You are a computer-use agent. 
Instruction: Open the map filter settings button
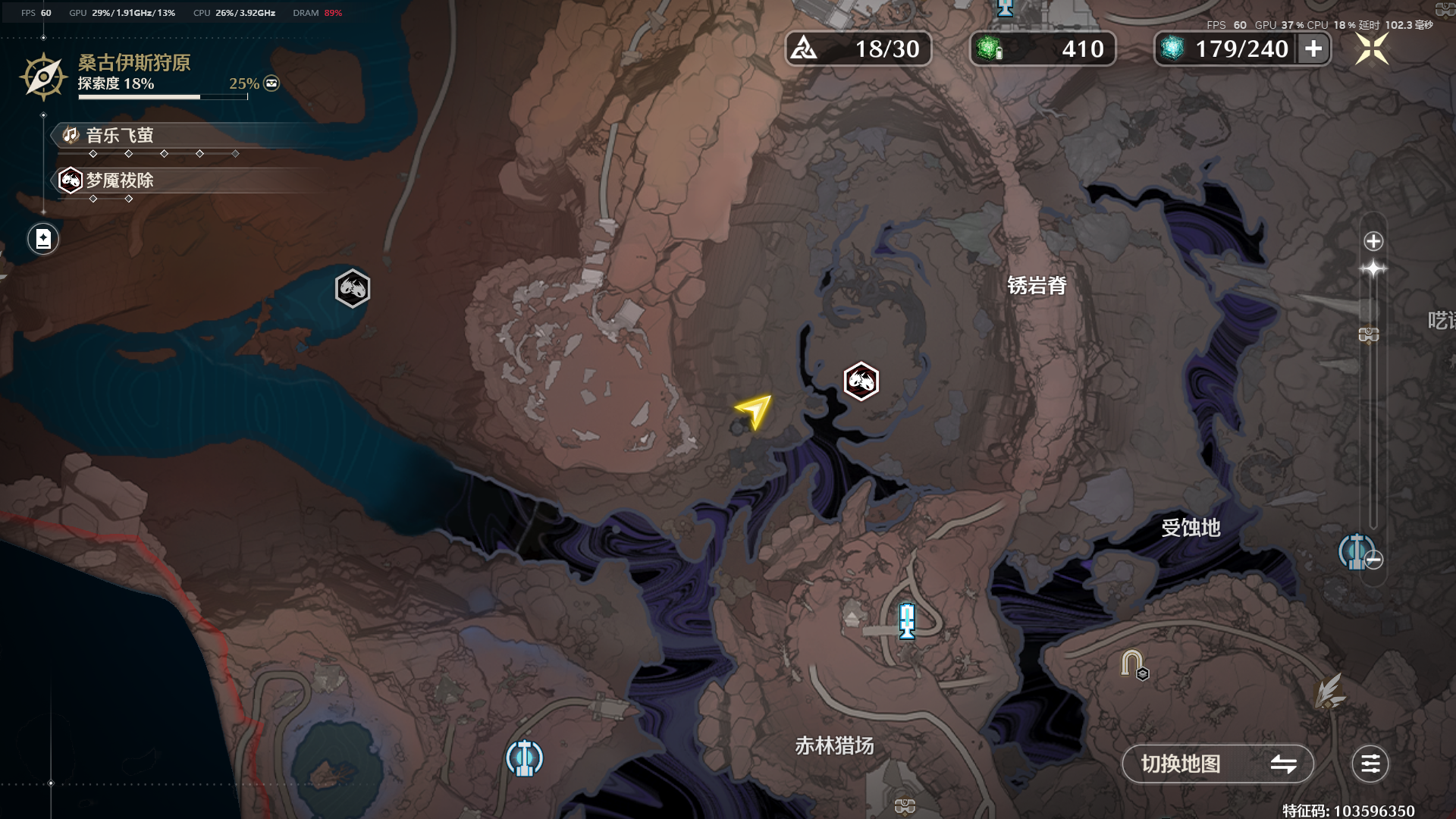click(1370, 764)
